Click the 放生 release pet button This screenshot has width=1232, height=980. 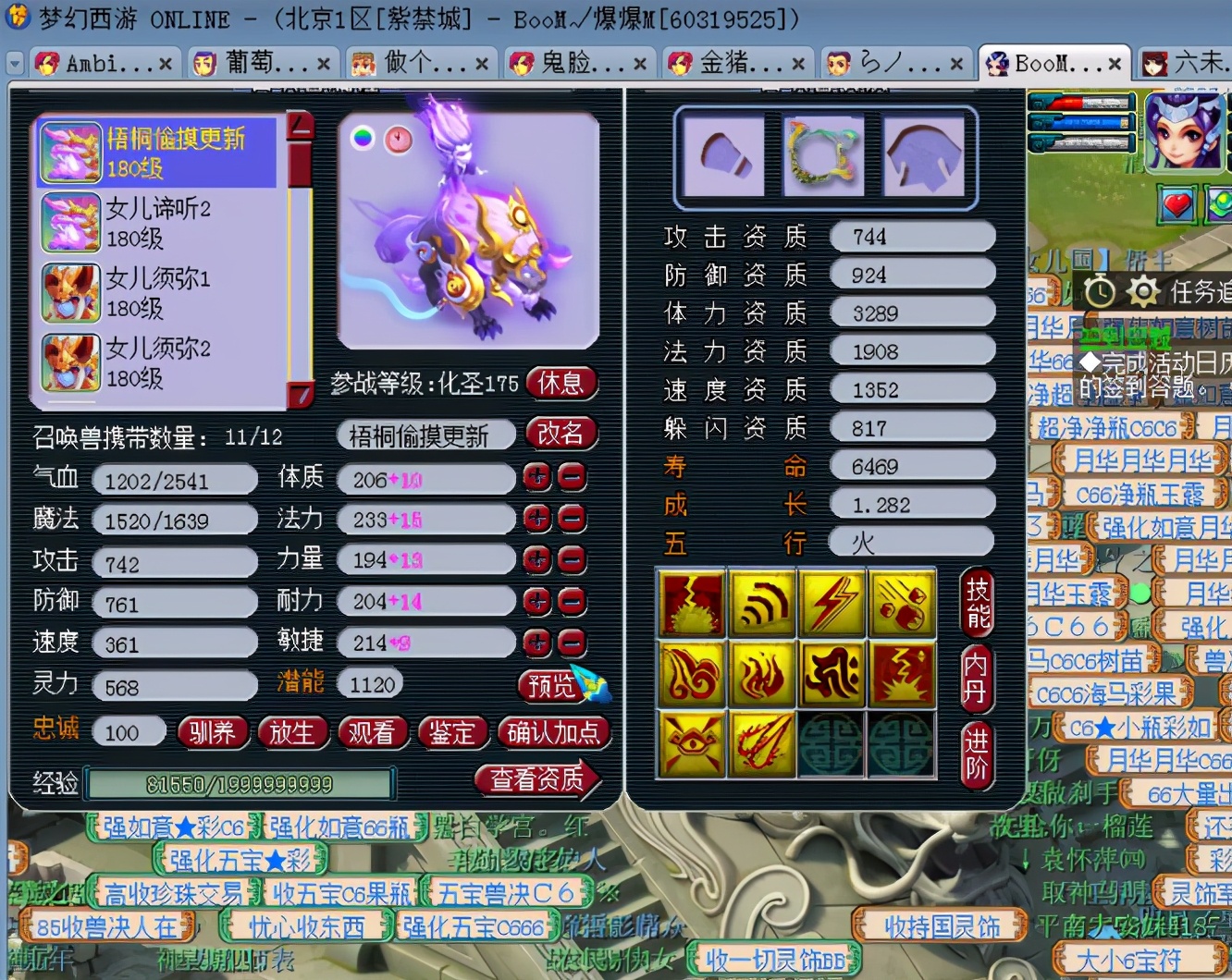tap(293, 732)
